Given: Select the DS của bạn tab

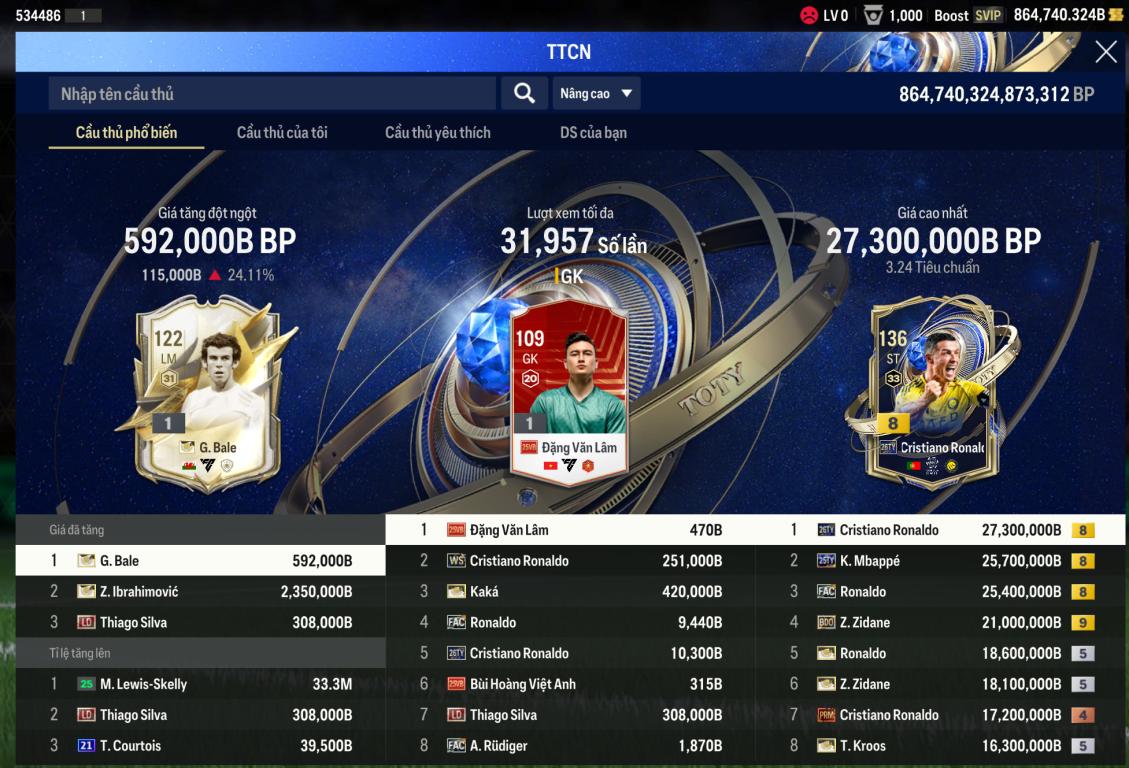Looking at the screenshot, I should tap(593, 133).
